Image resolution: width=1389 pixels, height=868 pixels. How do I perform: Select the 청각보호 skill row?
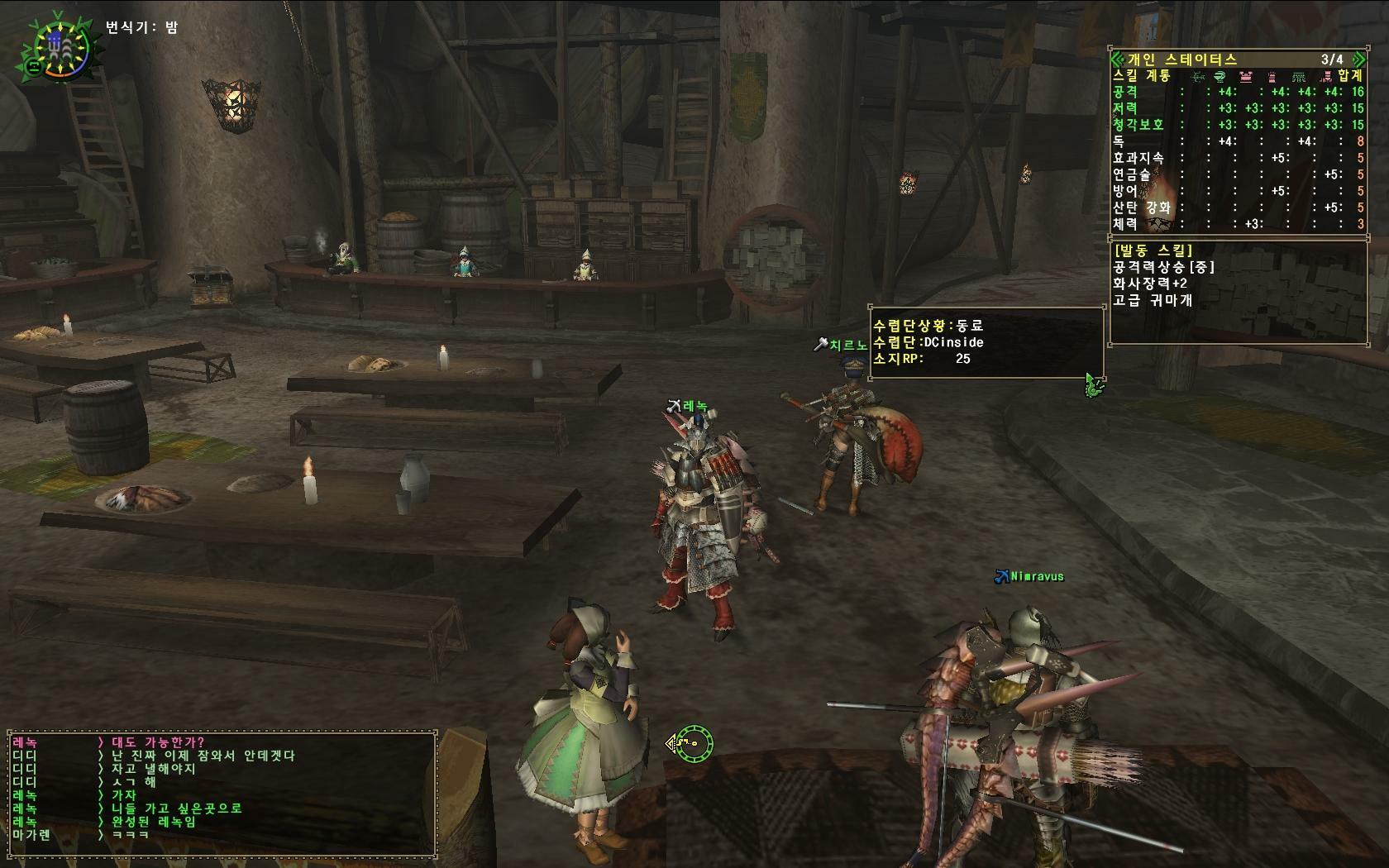coord(1237,125)
